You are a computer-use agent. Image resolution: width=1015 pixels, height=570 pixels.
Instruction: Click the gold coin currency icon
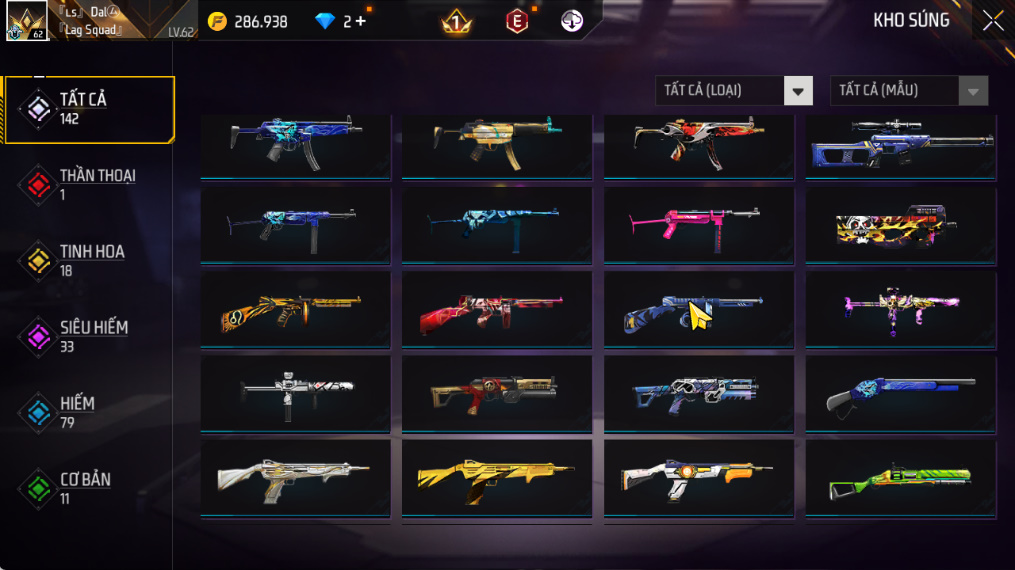pos(217,21)
